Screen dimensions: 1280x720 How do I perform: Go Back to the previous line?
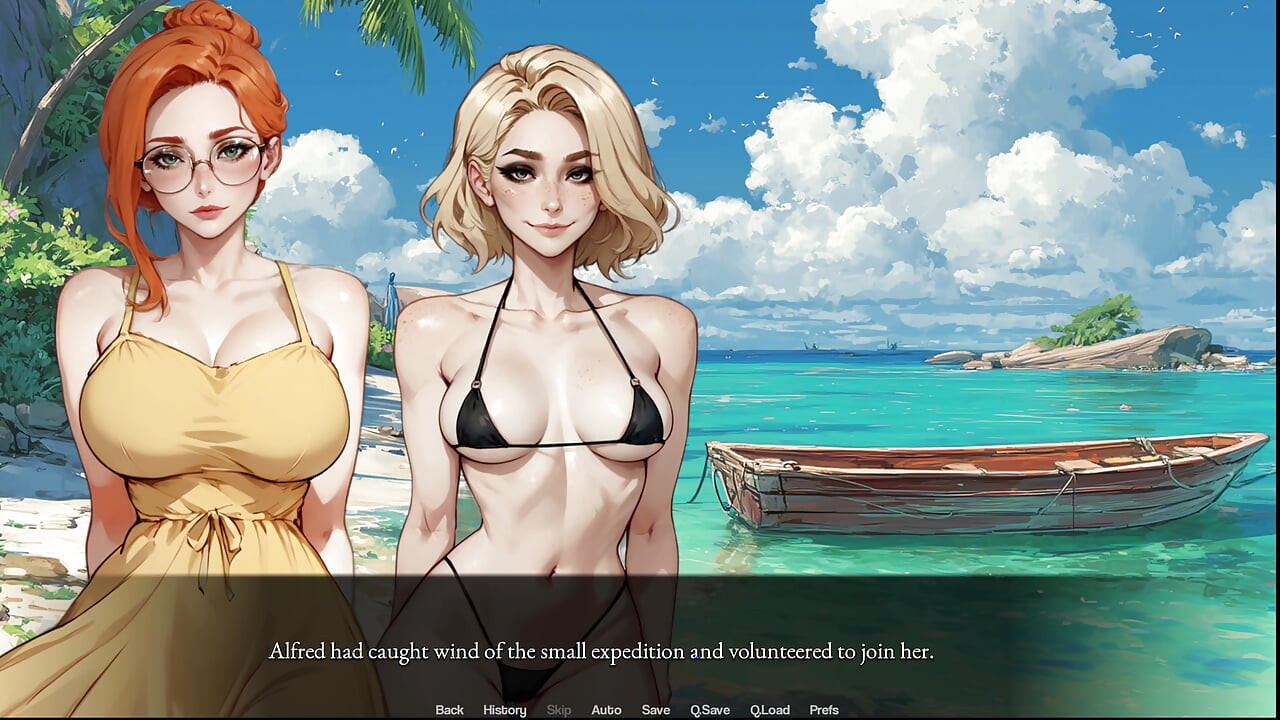pos(449,710)
